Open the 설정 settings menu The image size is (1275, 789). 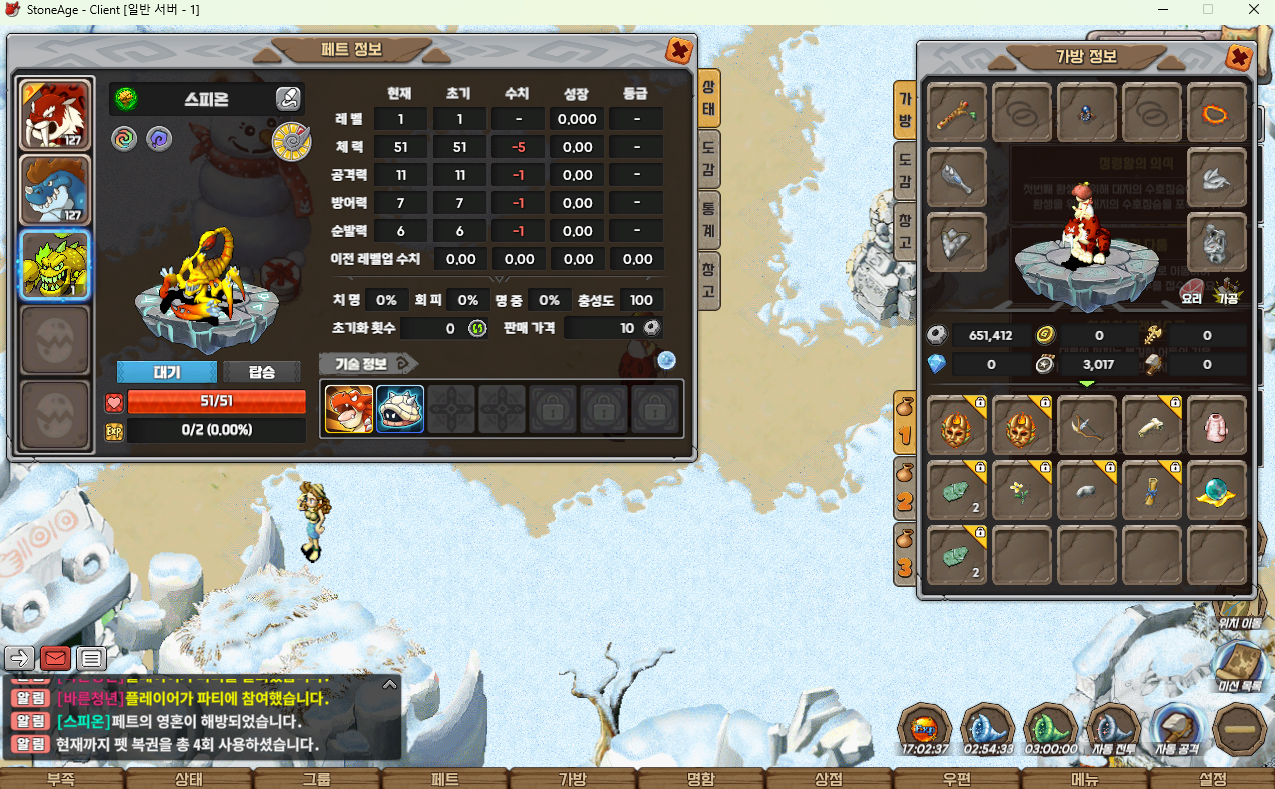tap(1212, 779)
